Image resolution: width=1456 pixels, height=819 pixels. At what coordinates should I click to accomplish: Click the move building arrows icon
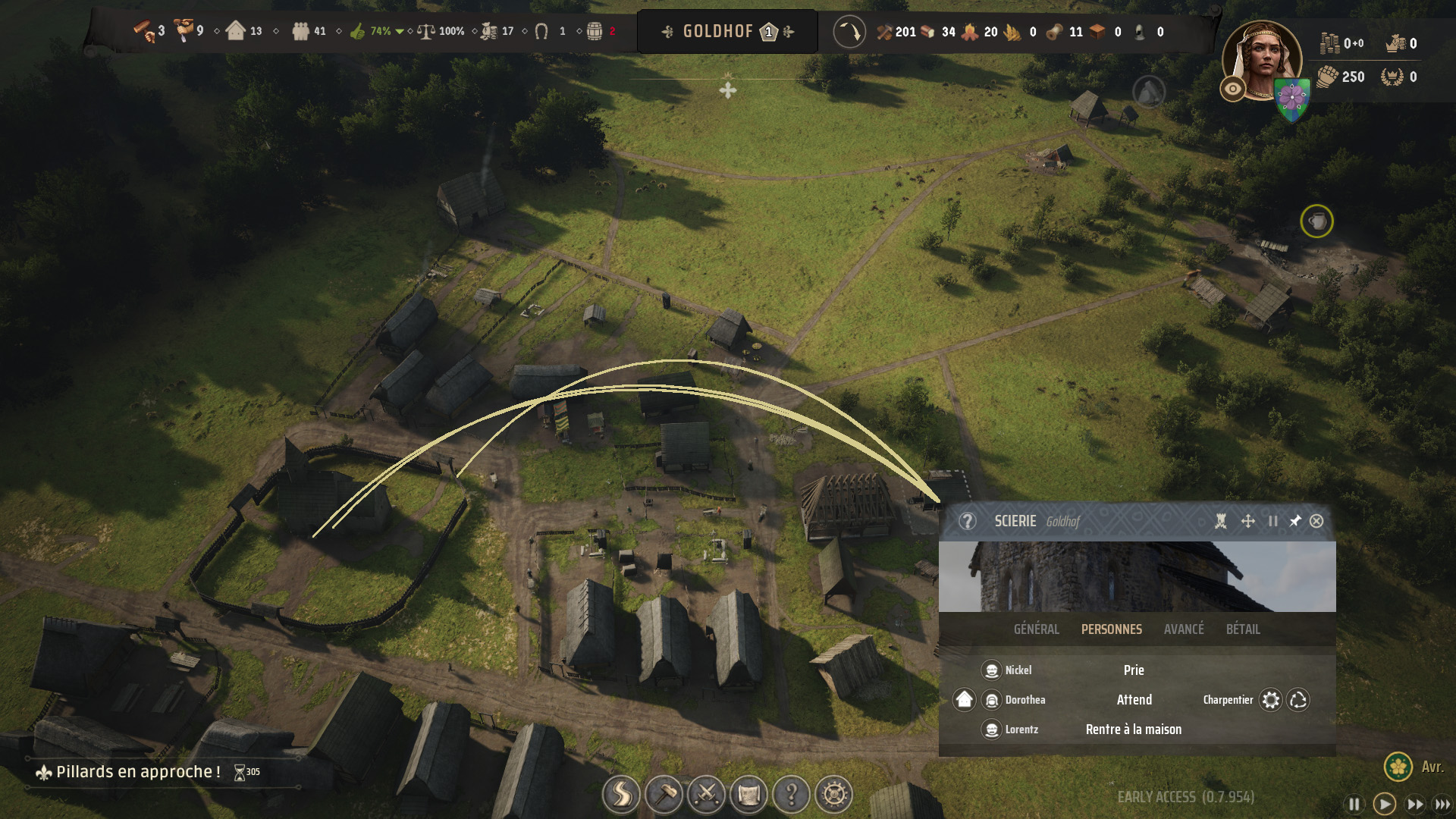click(x=1247, y=521)
